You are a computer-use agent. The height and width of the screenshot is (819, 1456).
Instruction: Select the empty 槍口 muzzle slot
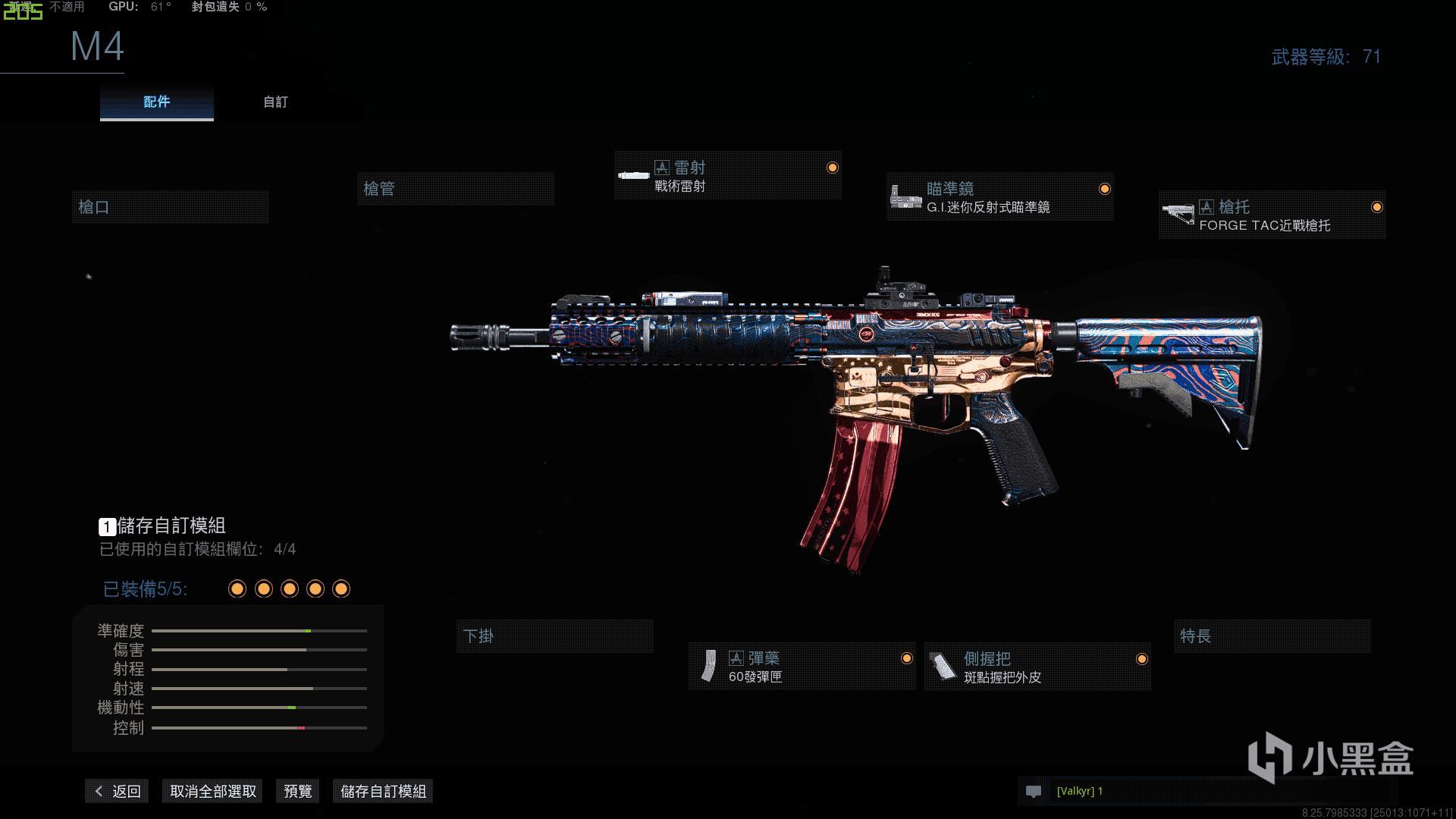(x=170, y=207)
